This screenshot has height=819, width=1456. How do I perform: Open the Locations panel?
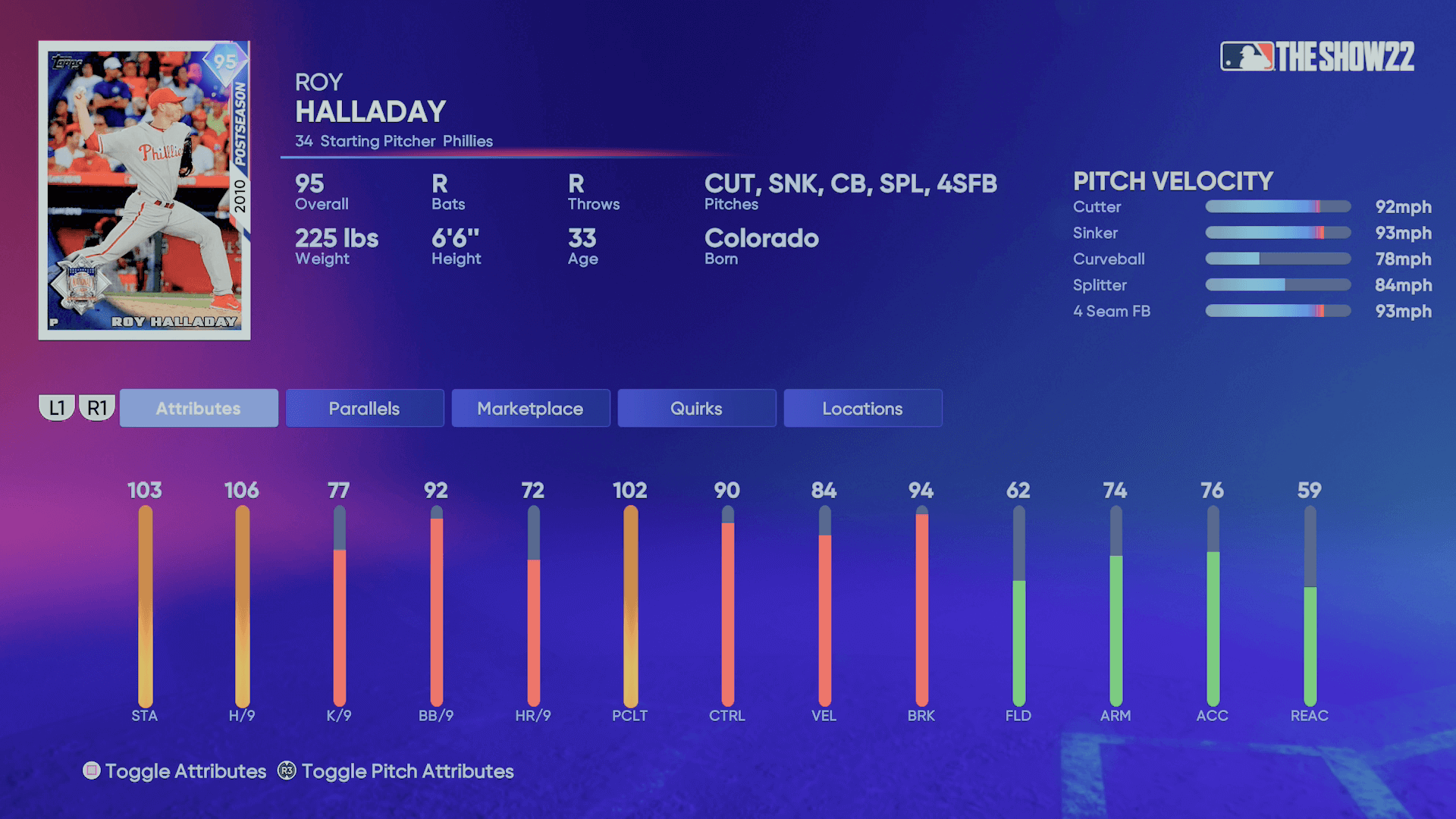(x=862, y=408)
